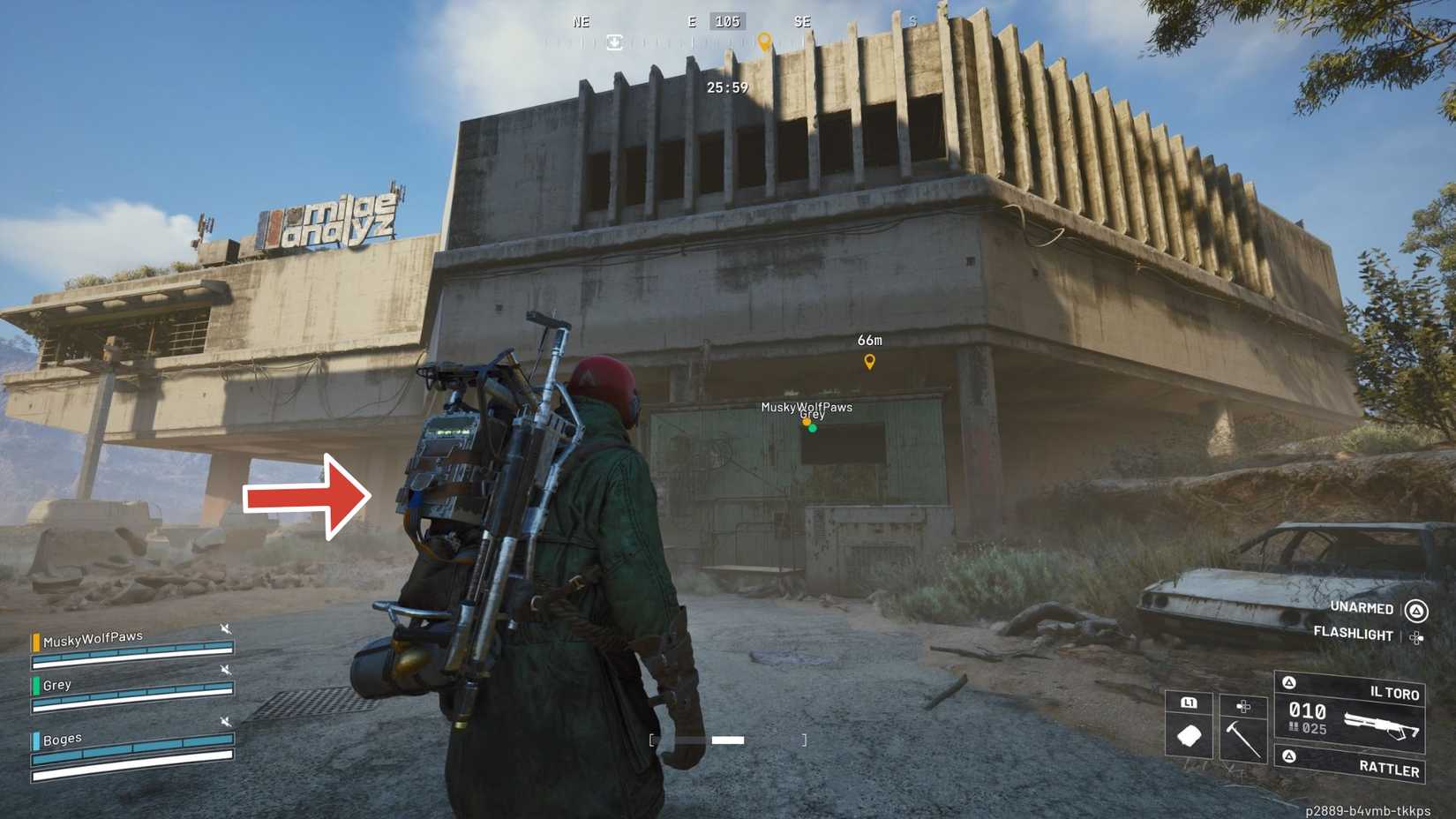
Task: Click the triangle icon on the RATTLER slot
Action: point(1287,755)
